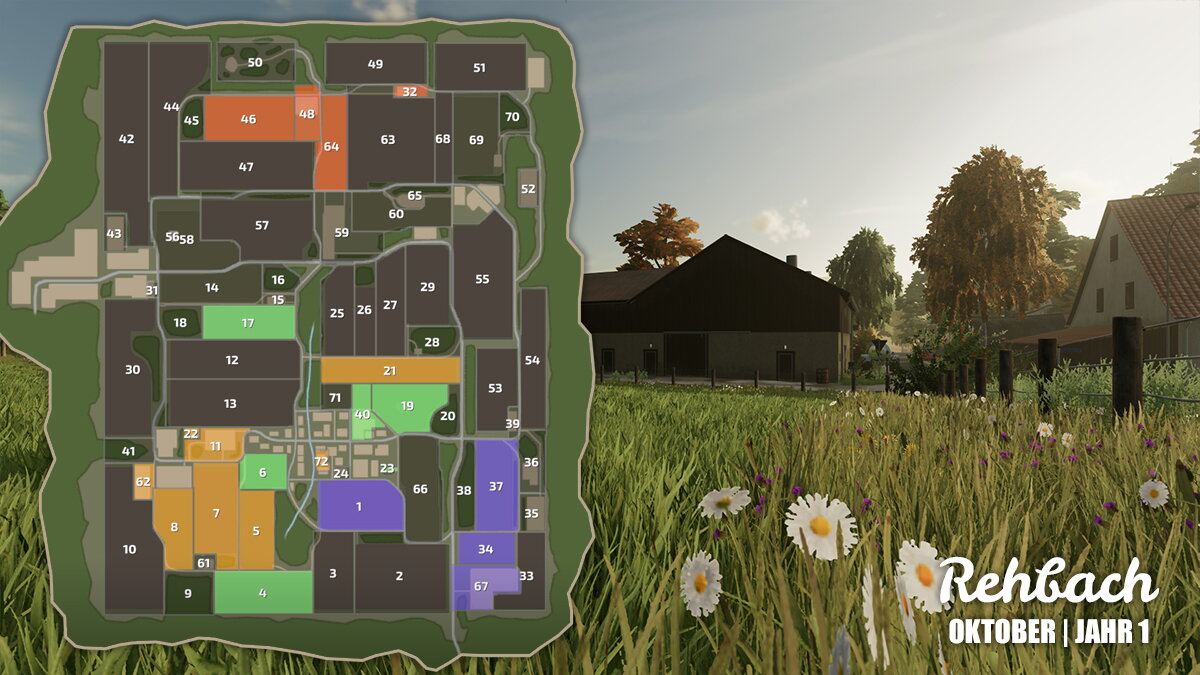Choose field 49 on the map

(375, 64)
